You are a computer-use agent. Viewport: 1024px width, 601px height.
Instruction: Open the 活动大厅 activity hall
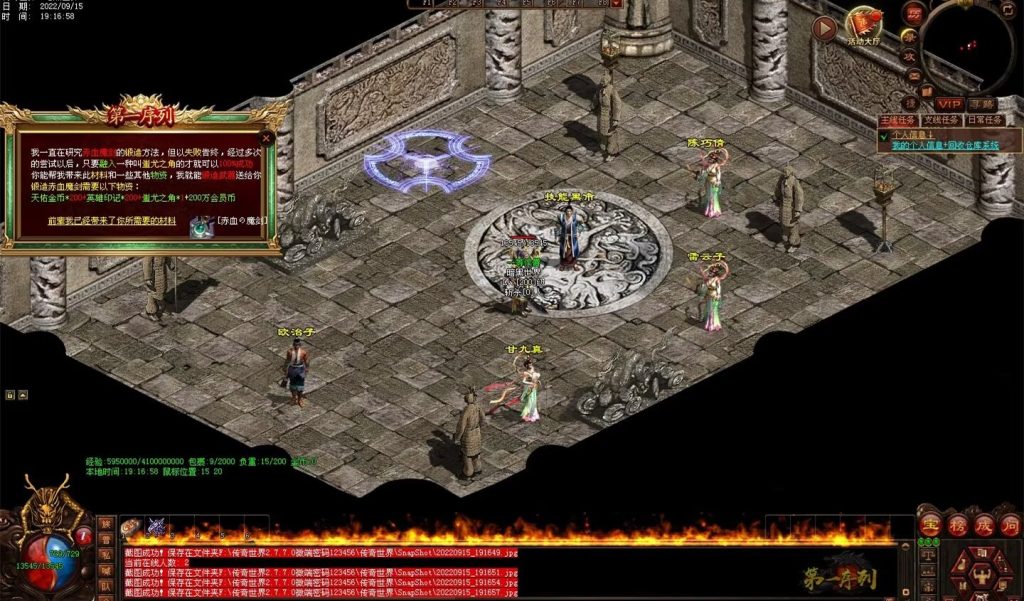click(863, 23)
